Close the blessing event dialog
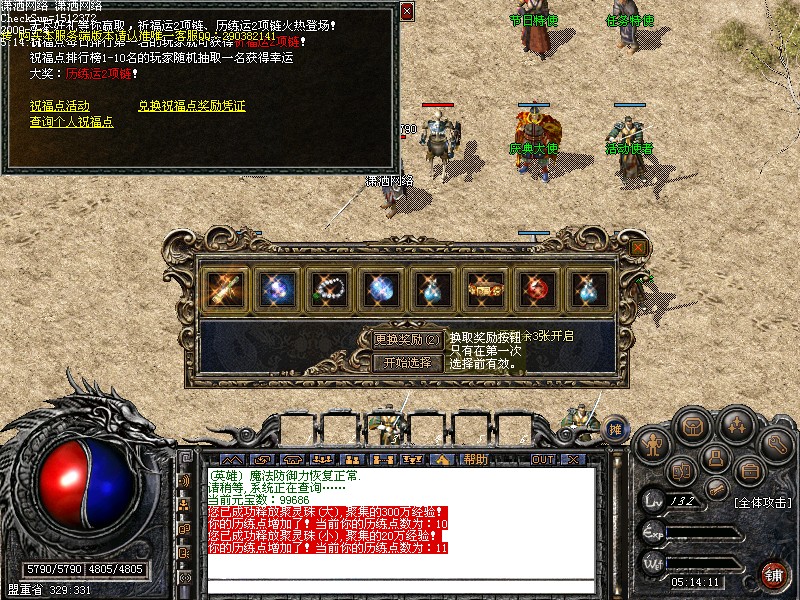The width and height of the screenshot is (800, 600). (x=406, y=11)
